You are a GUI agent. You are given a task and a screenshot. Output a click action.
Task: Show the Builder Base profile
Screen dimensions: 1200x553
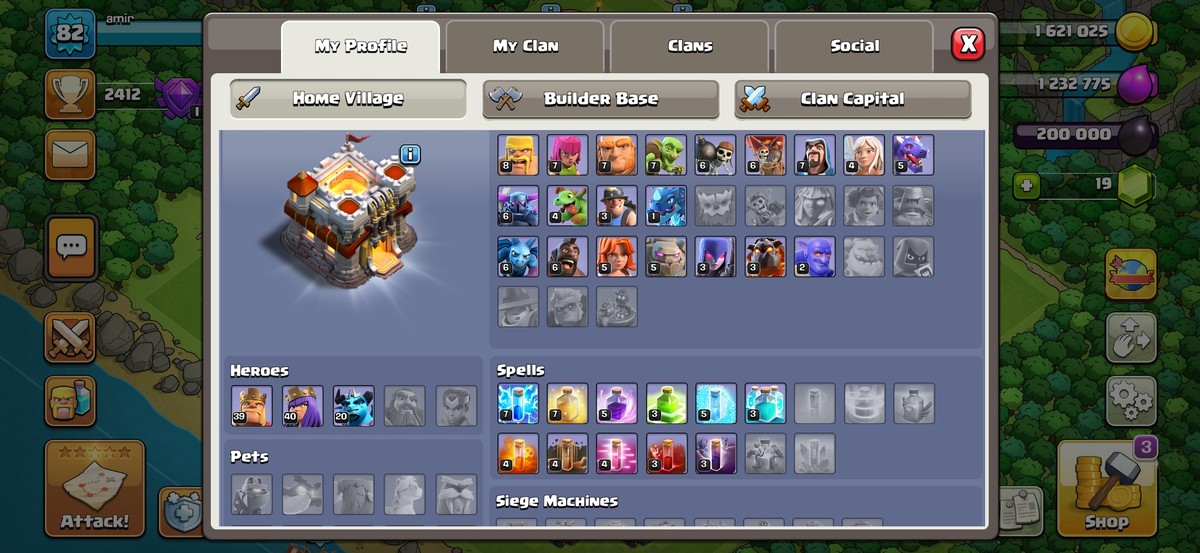[x=600, y=99]
